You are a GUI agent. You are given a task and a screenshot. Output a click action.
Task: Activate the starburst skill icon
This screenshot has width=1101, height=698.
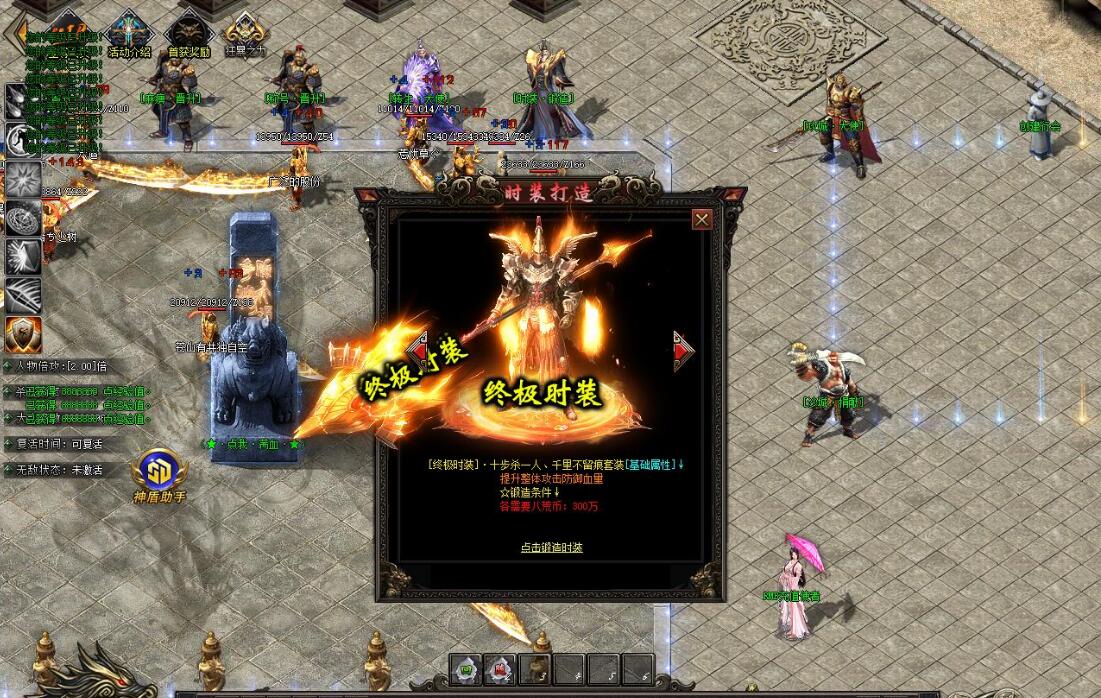point(22,180)
